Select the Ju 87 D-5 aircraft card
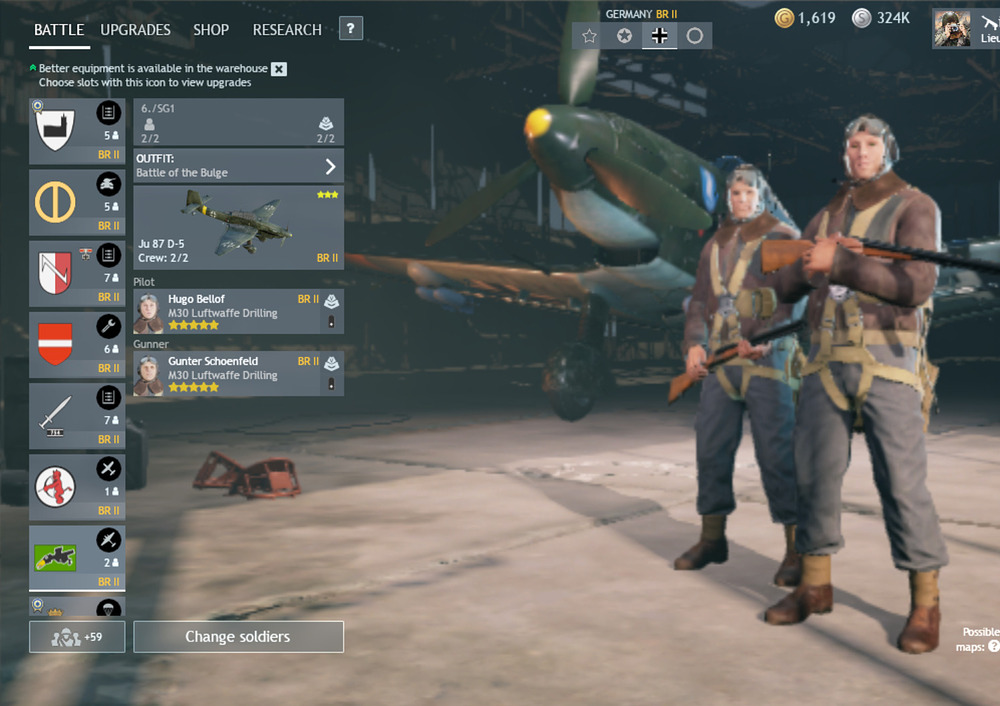This screenshot has width=1000, height=706. click(238, 227)
